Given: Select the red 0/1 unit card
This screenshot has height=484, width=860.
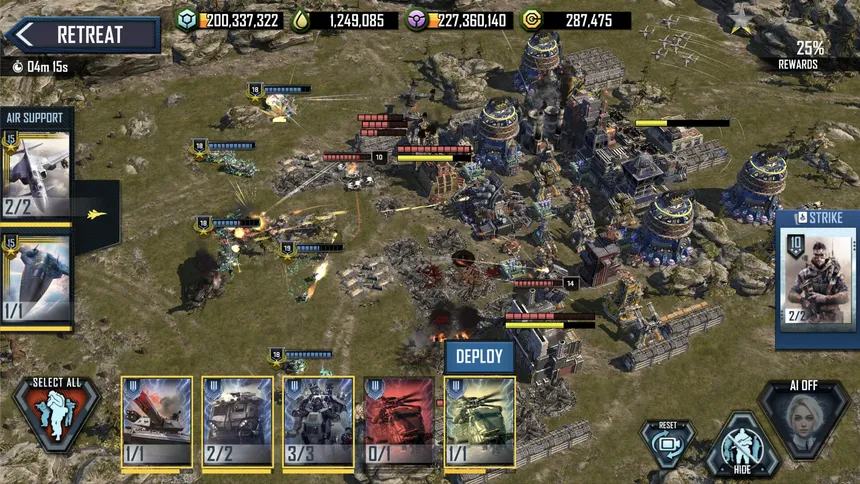Looking at the screenshot, I should click(x=399, y=422).
